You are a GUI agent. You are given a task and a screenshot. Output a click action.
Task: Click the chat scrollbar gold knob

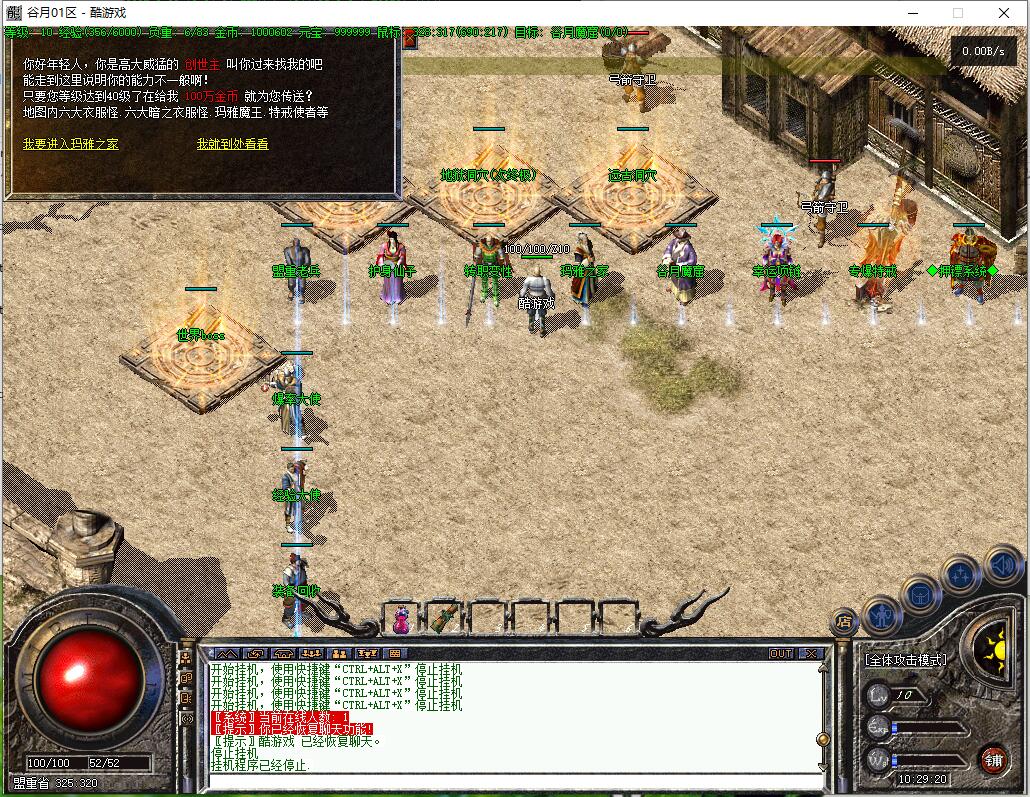(823, 739)
